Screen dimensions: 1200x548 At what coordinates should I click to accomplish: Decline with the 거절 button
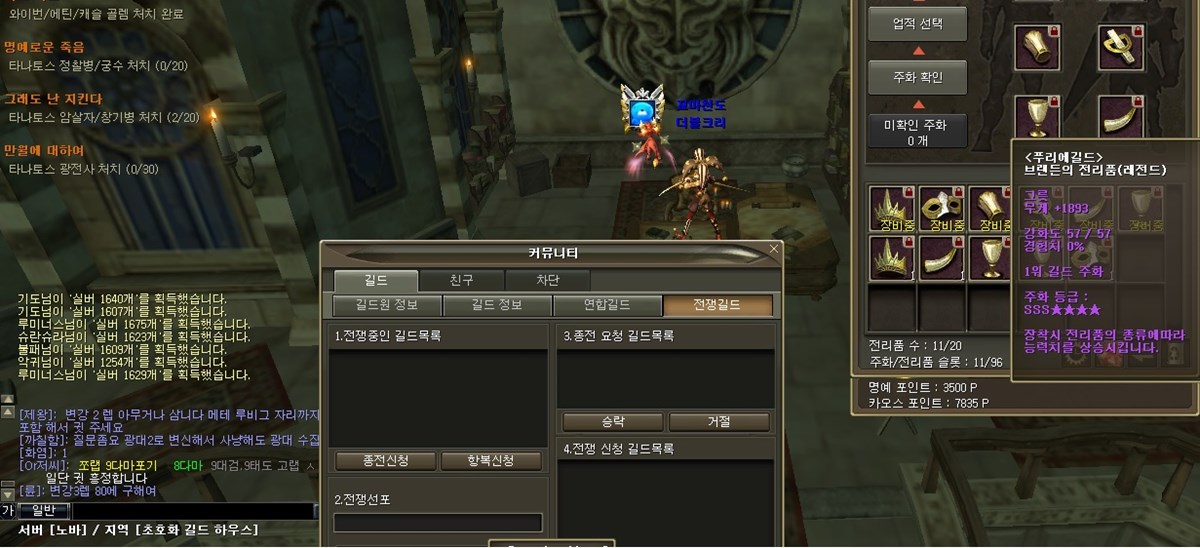[x=719, y=421]
